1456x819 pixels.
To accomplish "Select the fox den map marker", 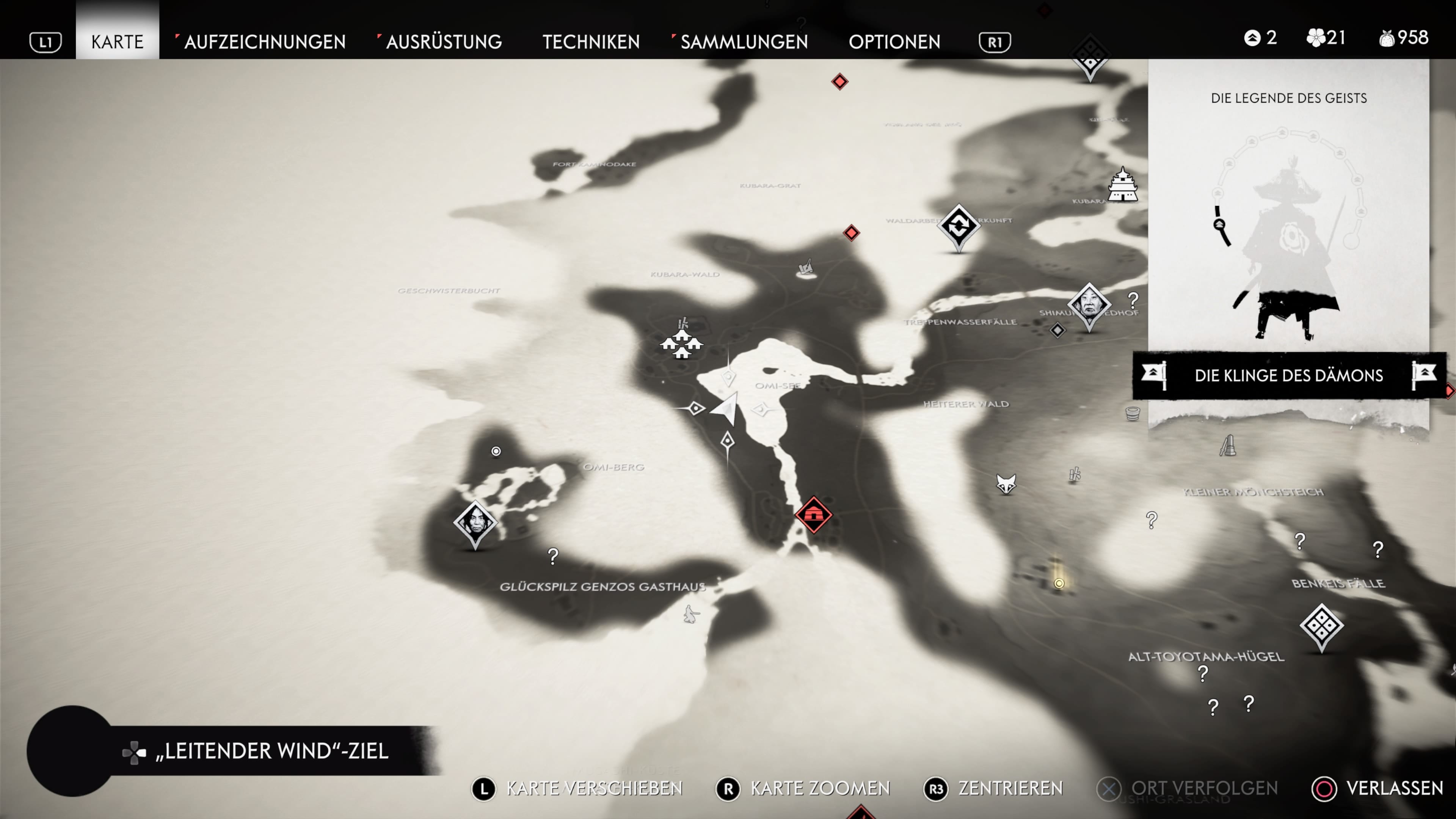I will click(x=1006, y=484).
